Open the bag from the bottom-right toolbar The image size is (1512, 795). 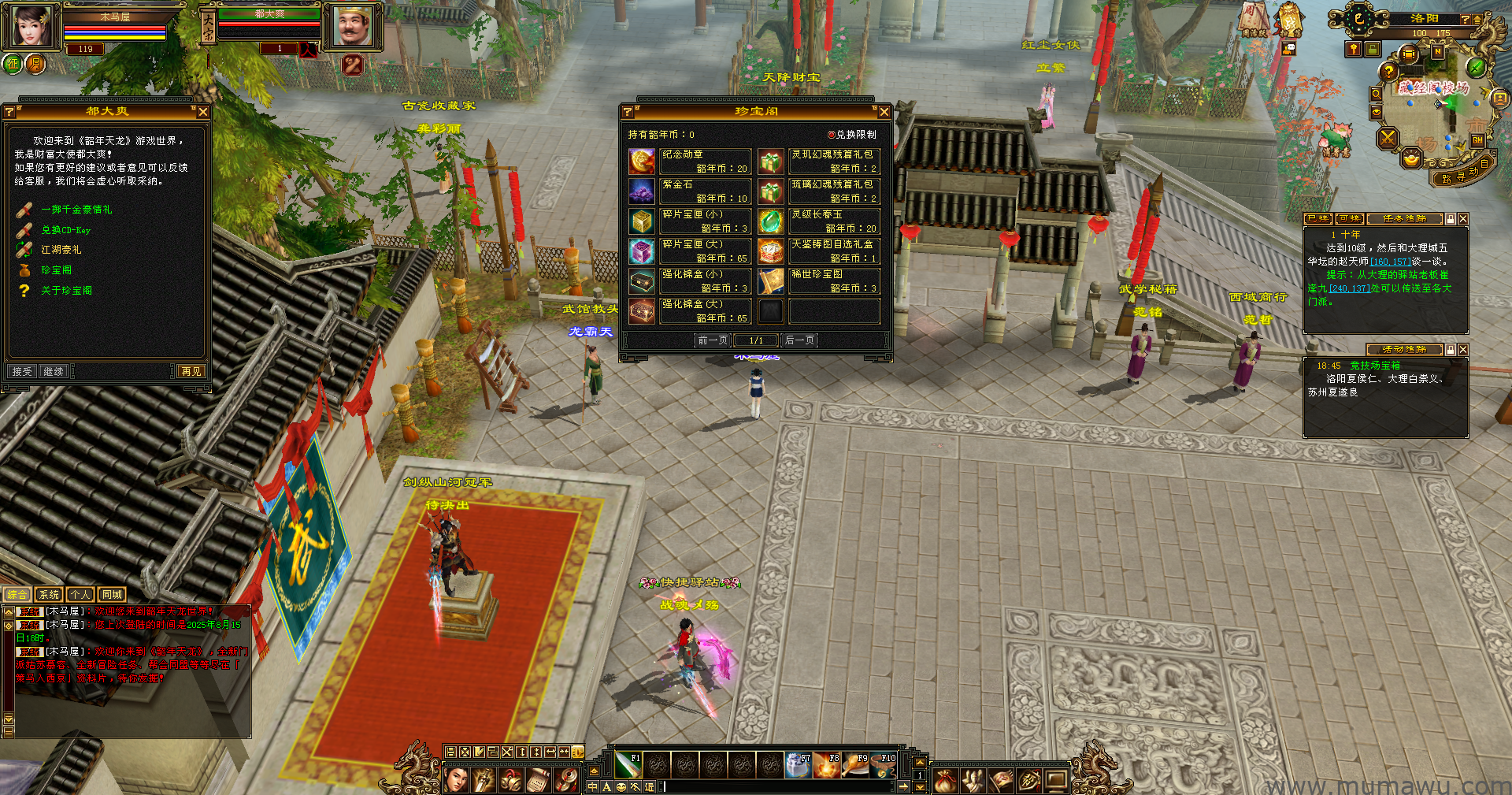945,780
